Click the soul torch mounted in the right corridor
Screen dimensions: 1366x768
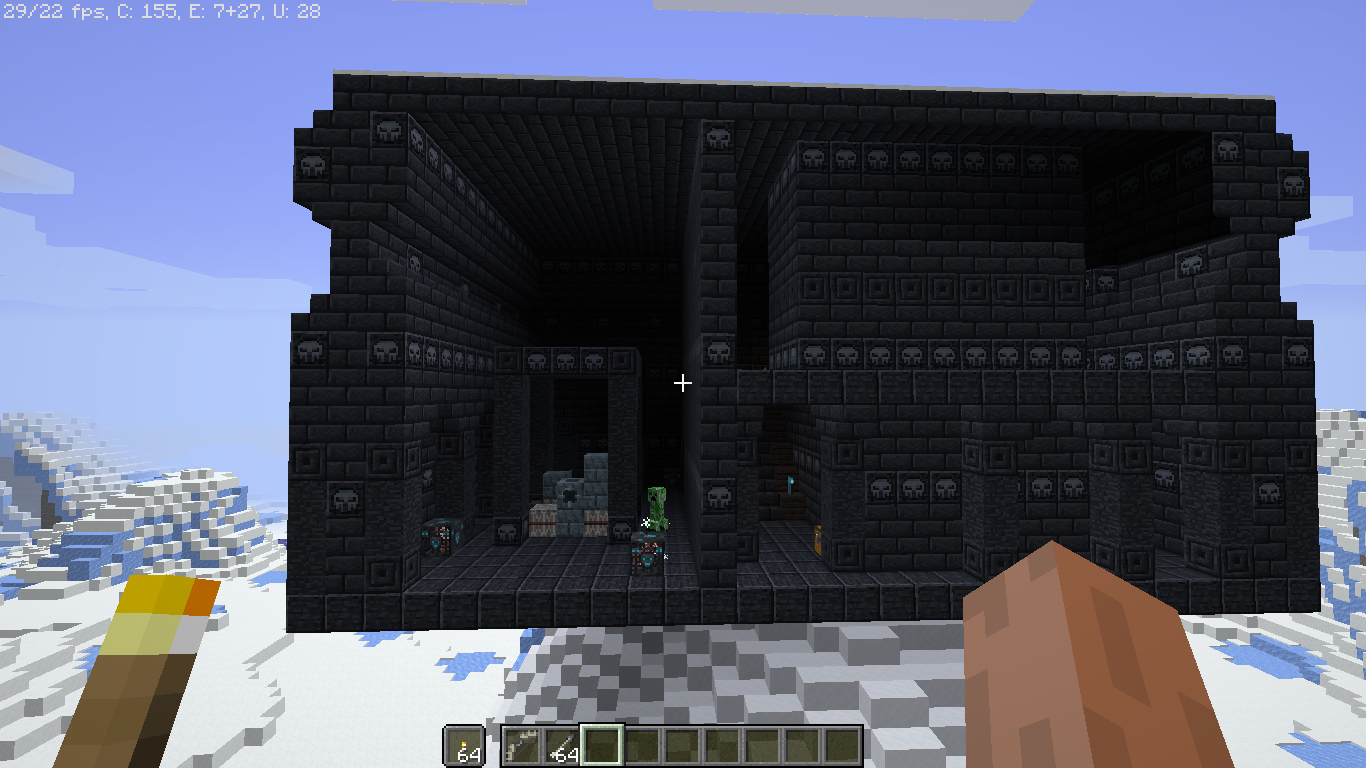[790, 485]
